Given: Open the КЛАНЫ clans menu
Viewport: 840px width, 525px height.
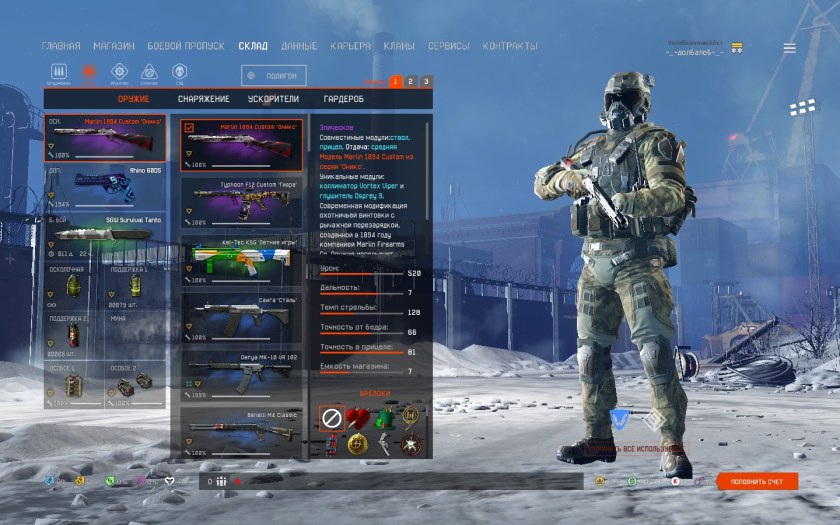Looking at the screenshot, I should (x=399, y=46).
